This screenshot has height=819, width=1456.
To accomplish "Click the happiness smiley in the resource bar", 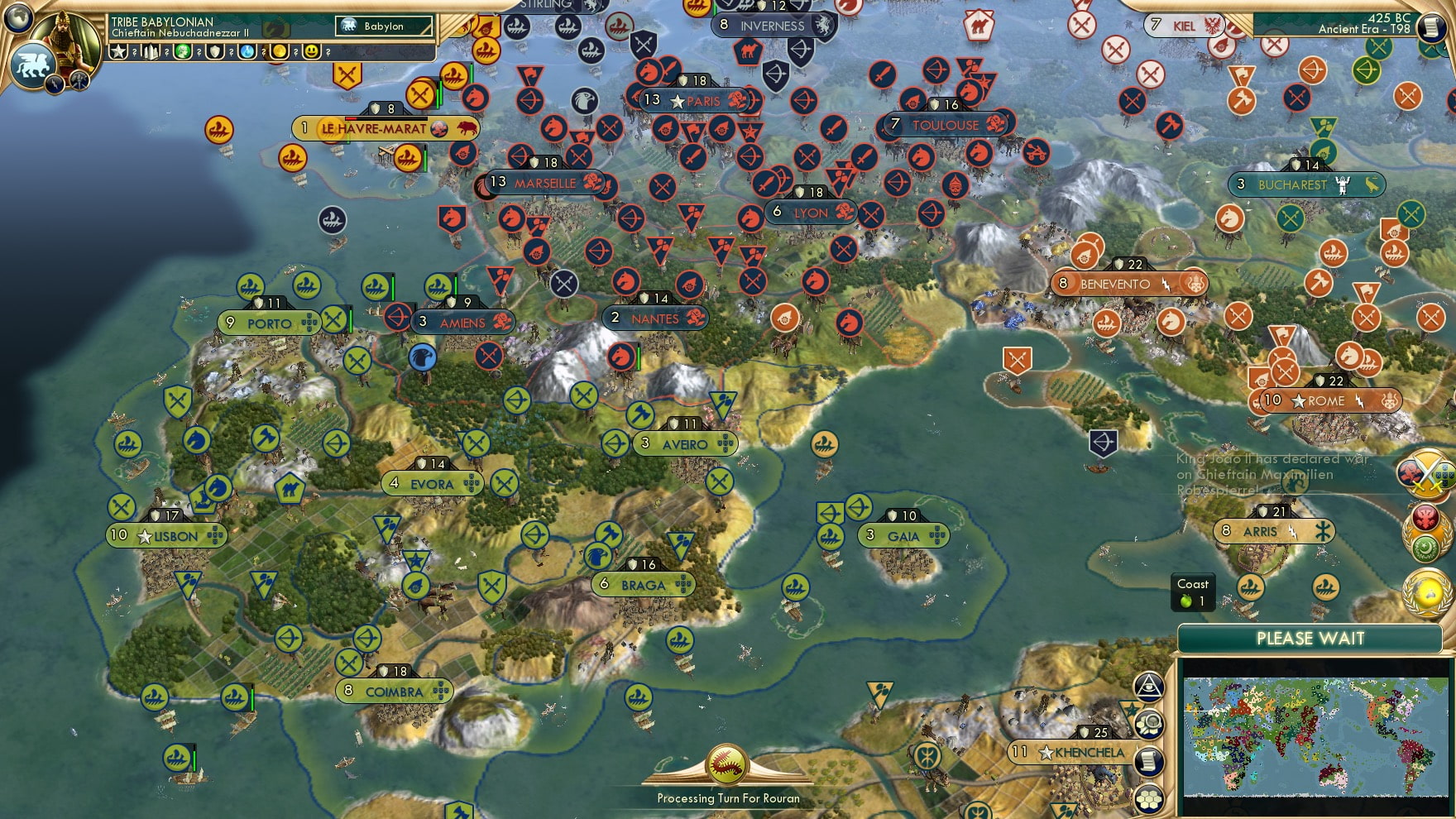I will click(311, 51).
